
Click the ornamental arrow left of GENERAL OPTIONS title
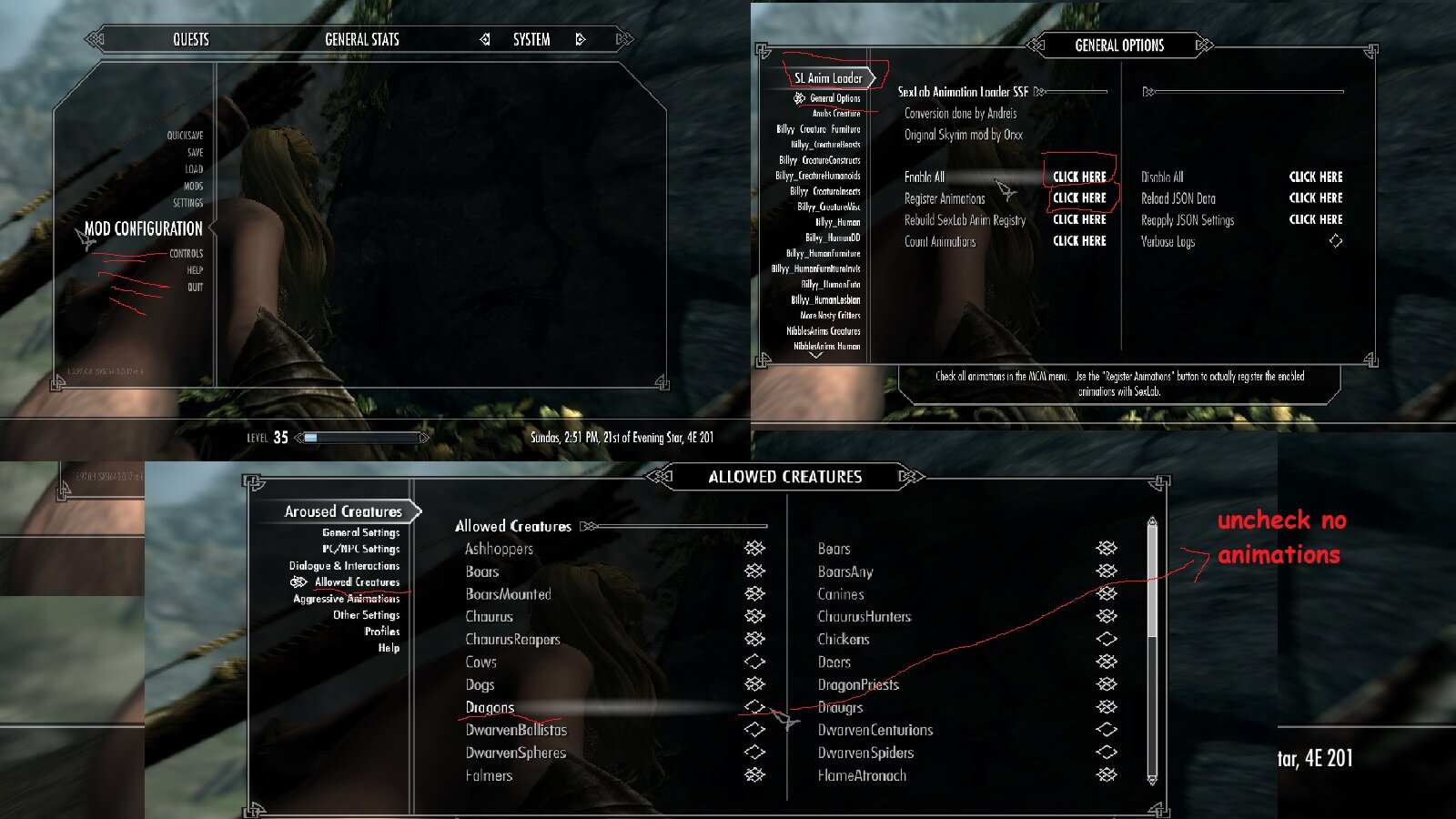point(1037,45)
